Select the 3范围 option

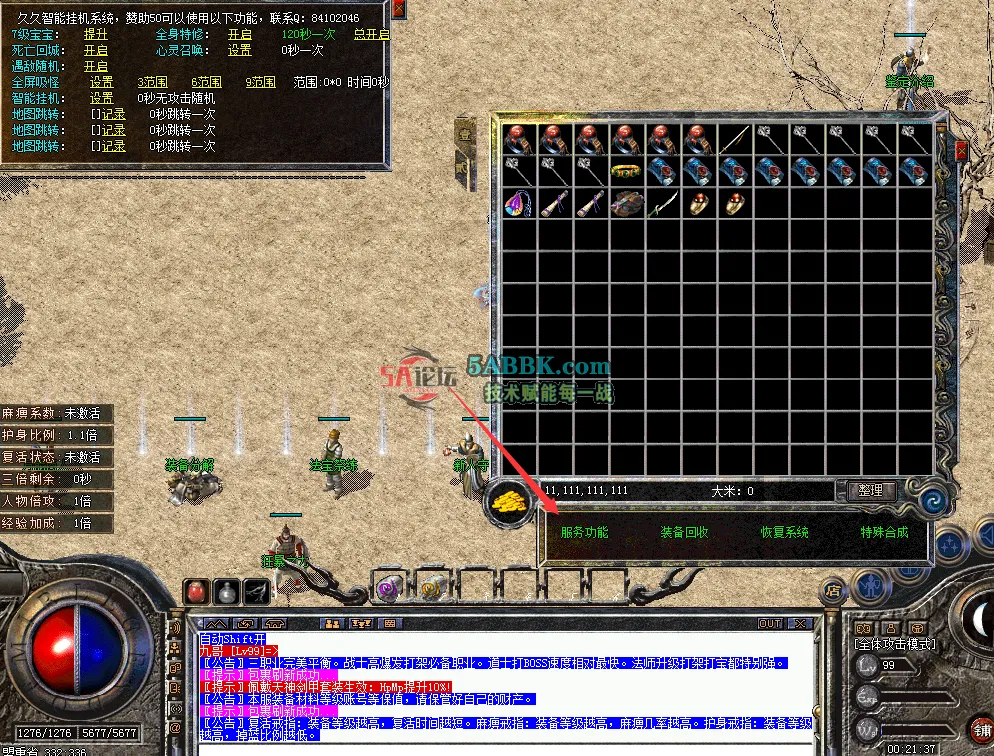[152, 82]
